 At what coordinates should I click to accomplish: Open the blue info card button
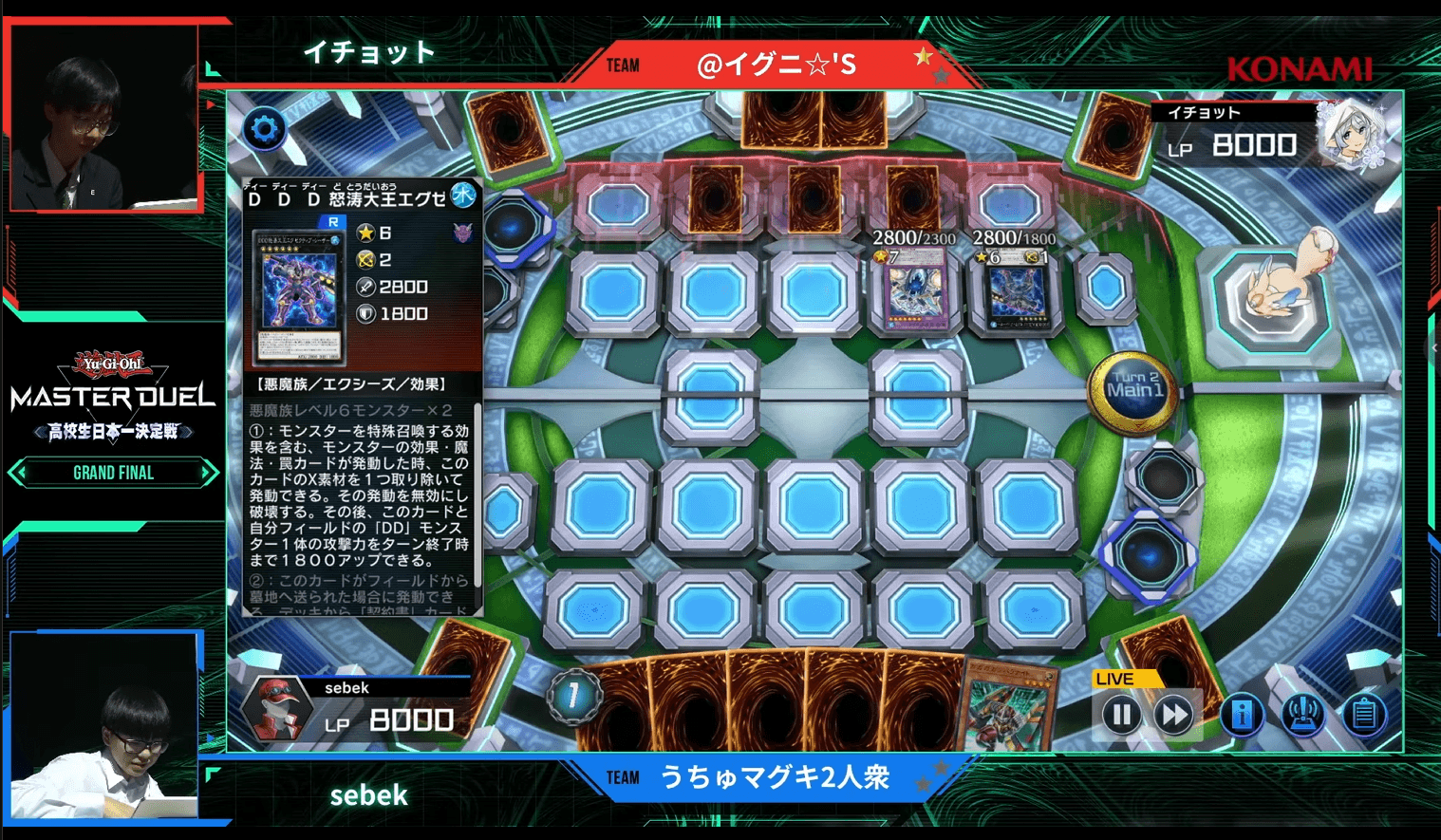[1242, 715]
